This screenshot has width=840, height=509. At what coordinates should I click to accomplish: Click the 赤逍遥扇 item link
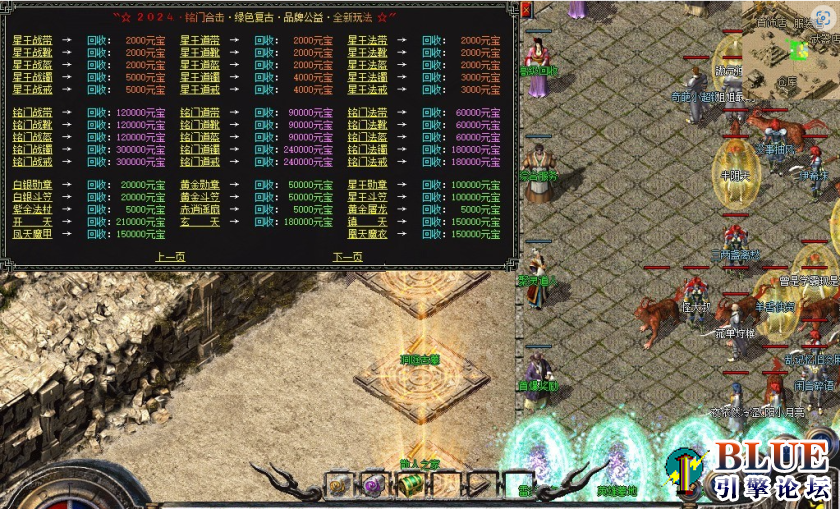(199, 209)
